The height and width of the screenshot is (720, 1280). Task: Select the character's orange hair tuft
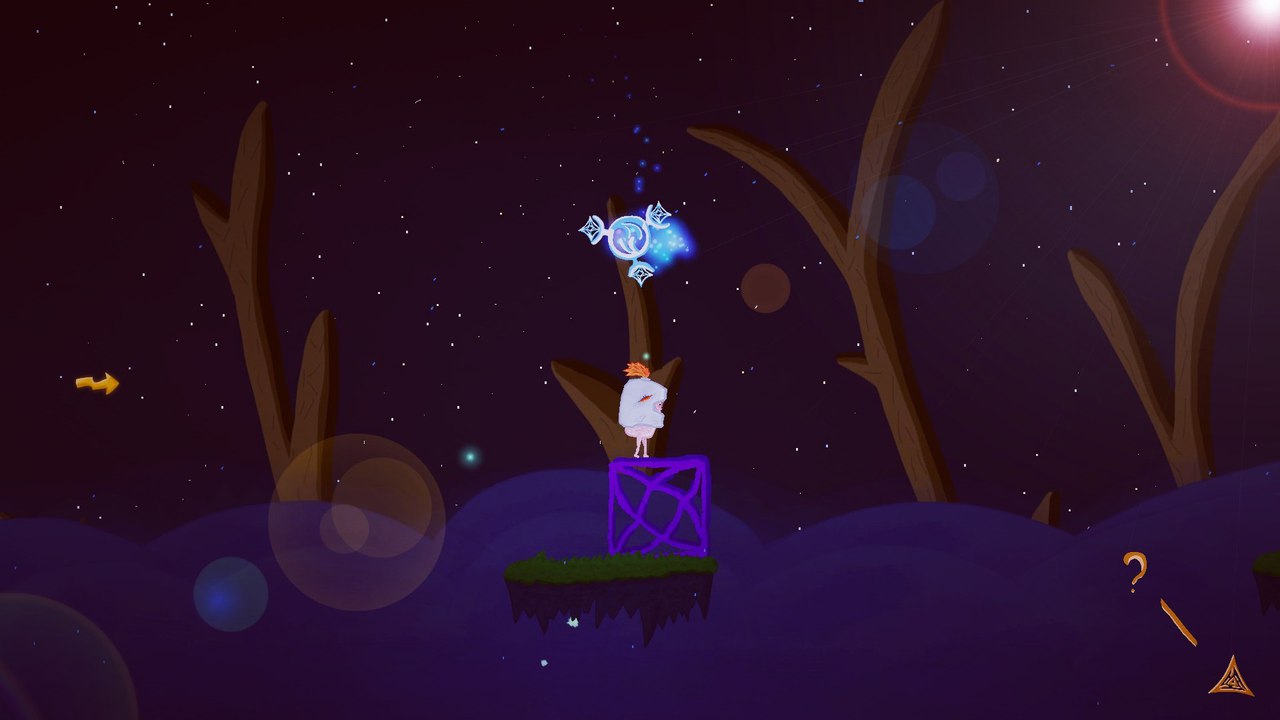point(638,371)
